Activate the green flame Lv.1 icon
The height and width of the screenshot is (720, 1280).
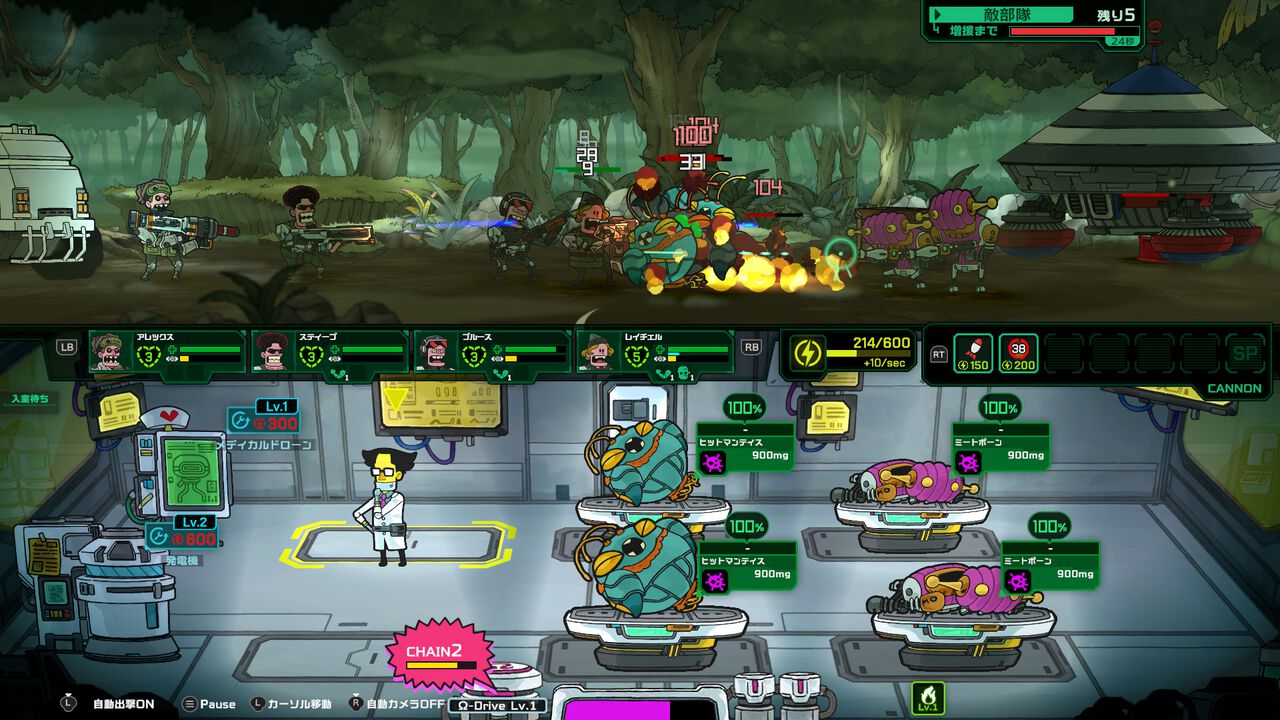pos(928,697)
